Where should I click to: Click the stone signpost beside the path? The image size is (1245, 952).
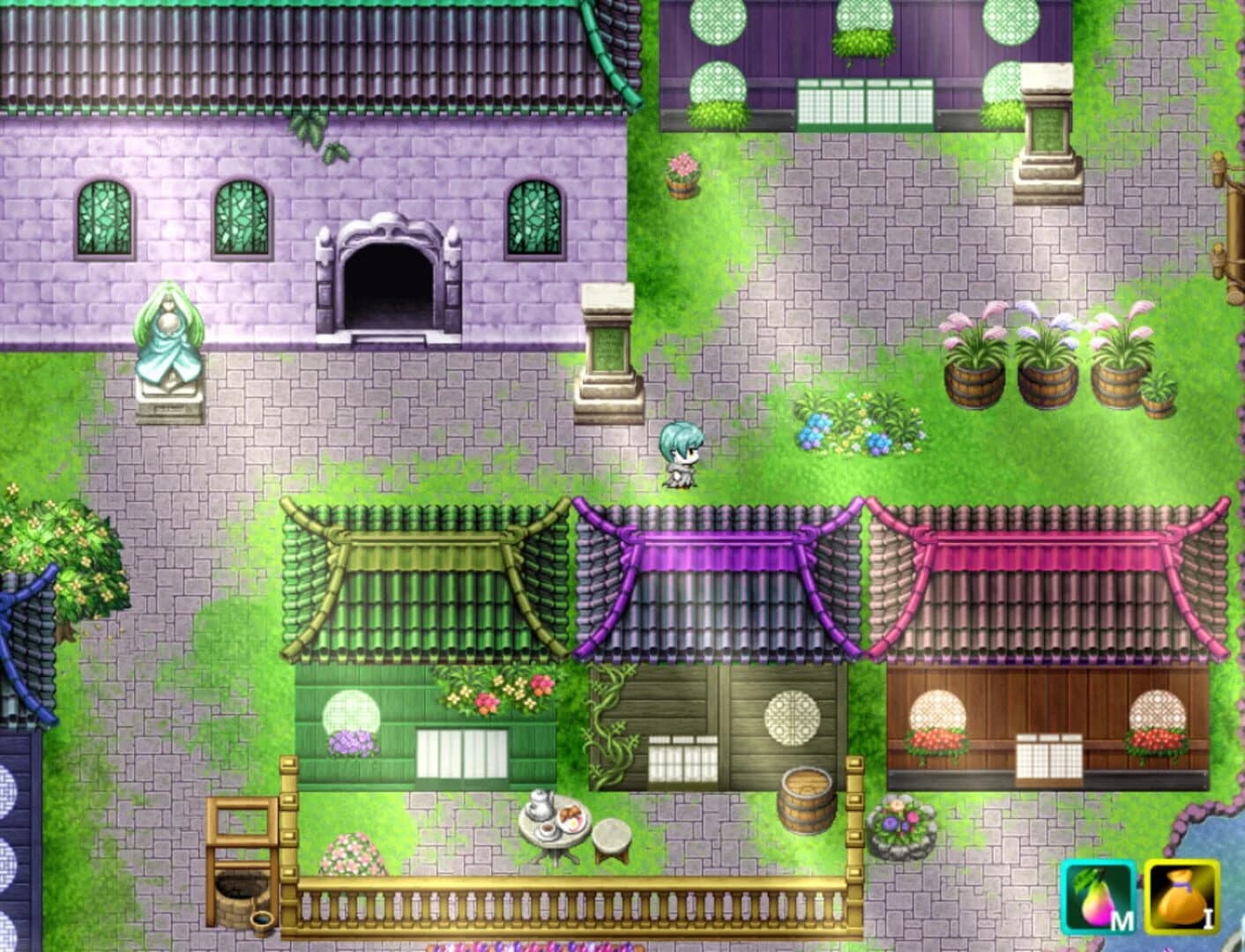pos(608,353)
